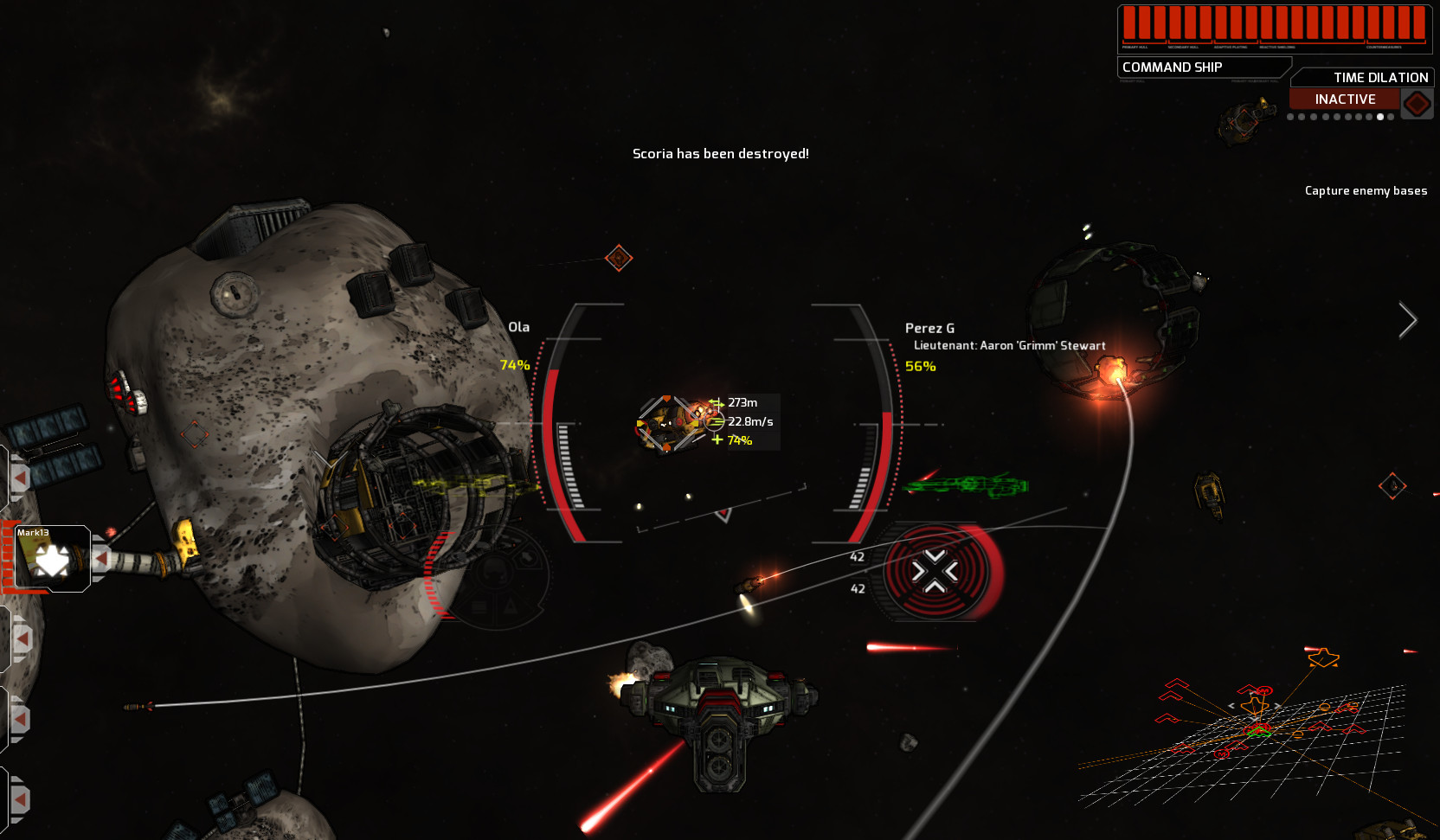Click the right arrow selector on tactical map

pos(1277,705)
